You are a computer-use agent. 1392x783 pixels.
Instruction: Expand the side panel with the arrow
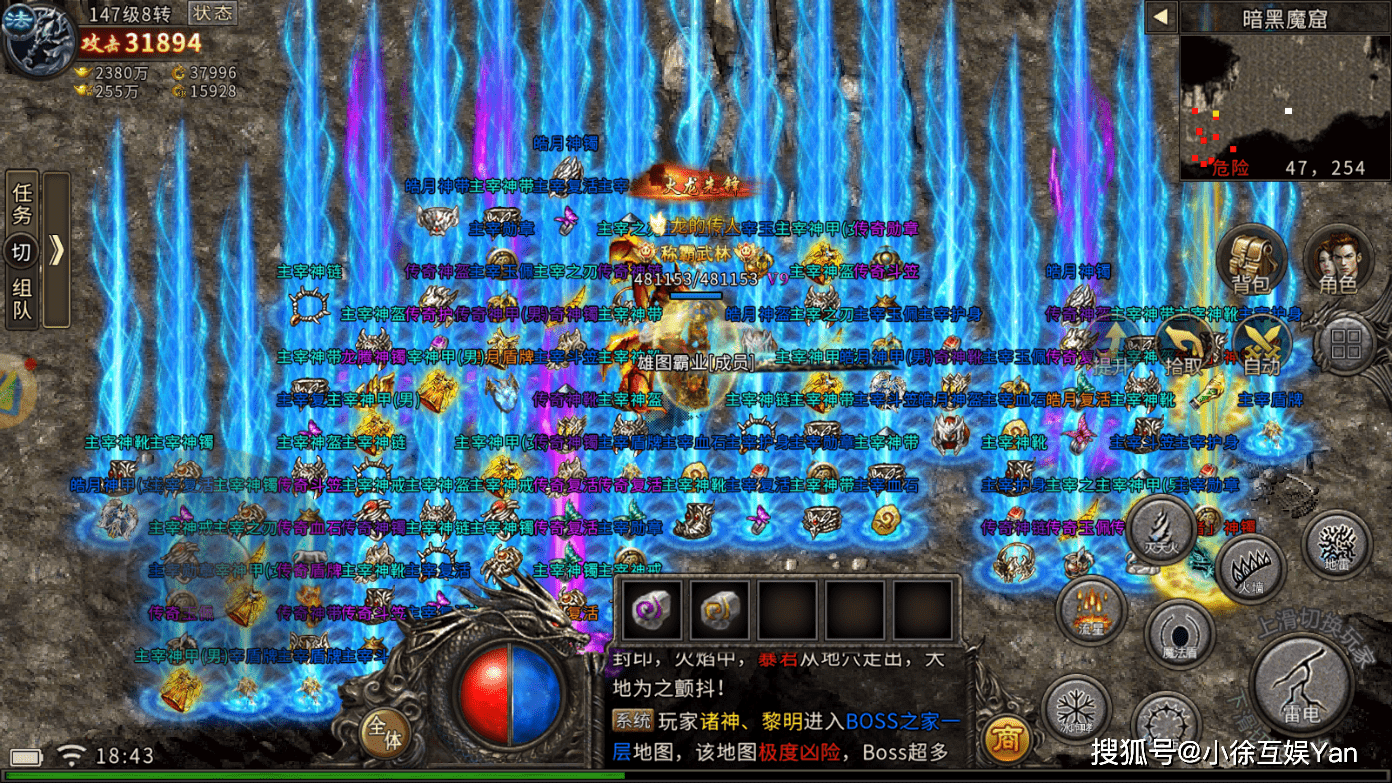click(56, 250)
